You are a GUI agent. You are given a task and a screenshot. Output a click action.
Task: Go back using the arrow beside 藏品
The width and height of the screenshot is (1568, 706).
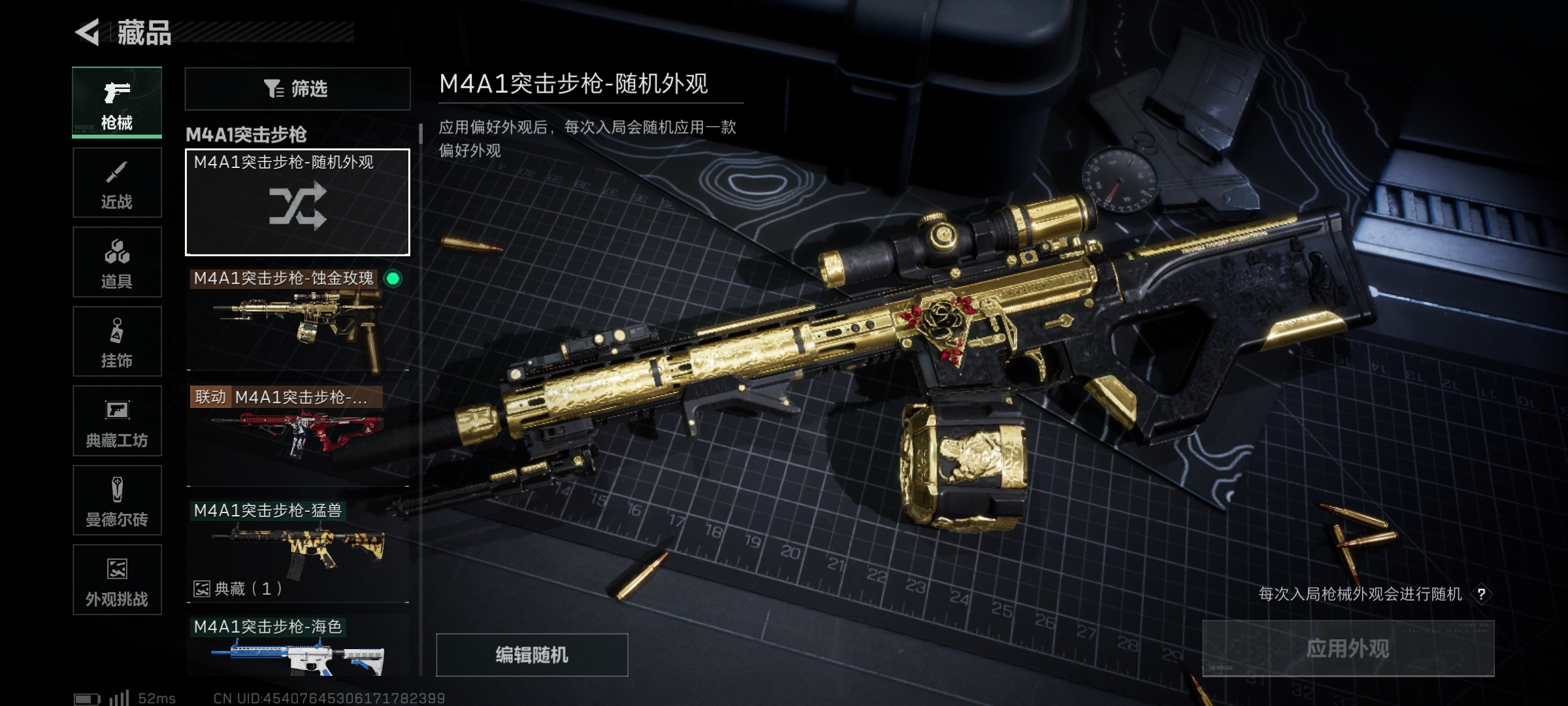coord(88,32)
